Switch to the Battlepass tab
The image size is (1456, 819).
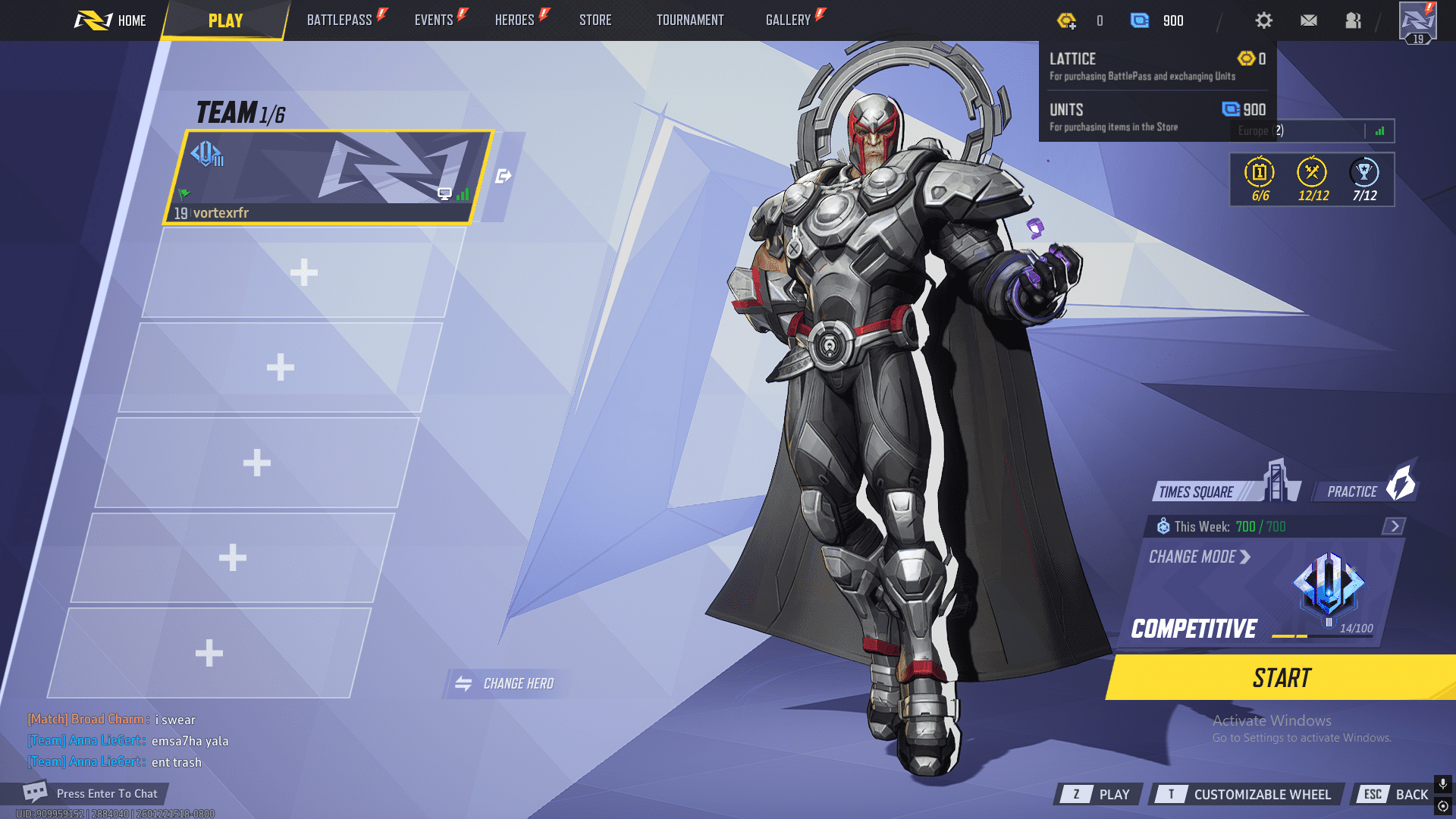[340, 20]
